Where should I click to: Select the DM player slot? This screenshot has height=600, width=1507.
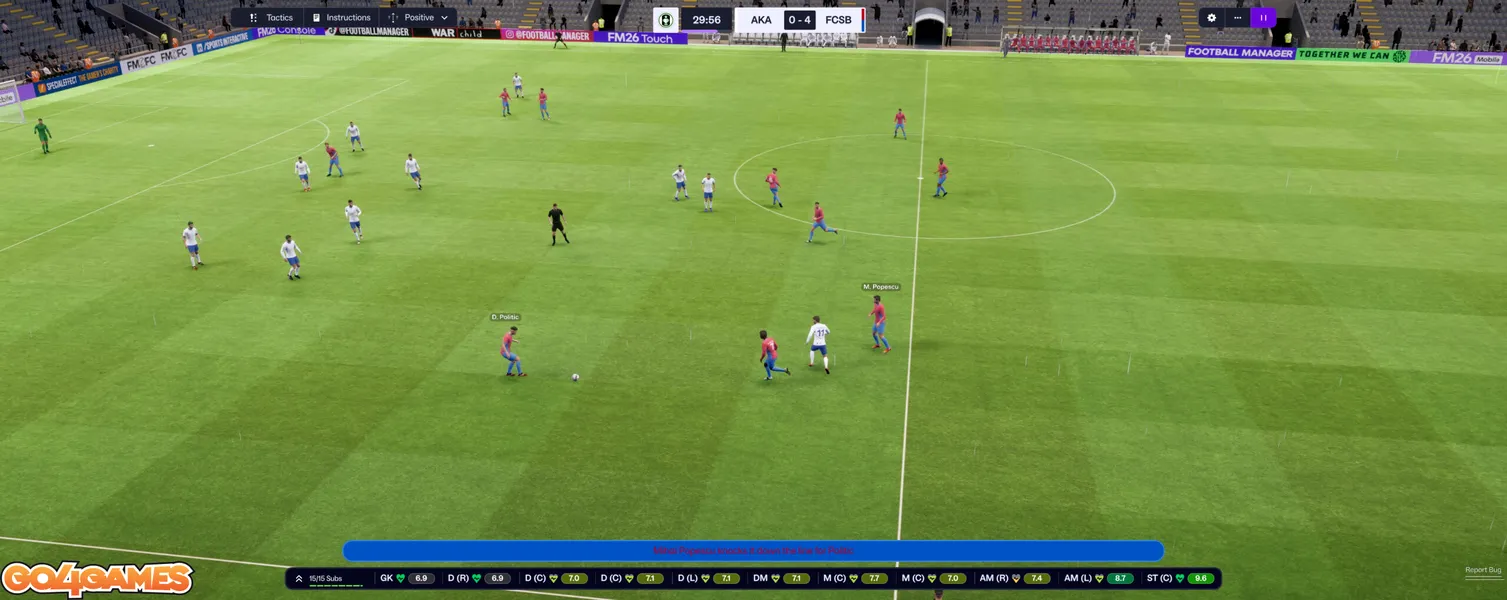click(x=781, y=578)
